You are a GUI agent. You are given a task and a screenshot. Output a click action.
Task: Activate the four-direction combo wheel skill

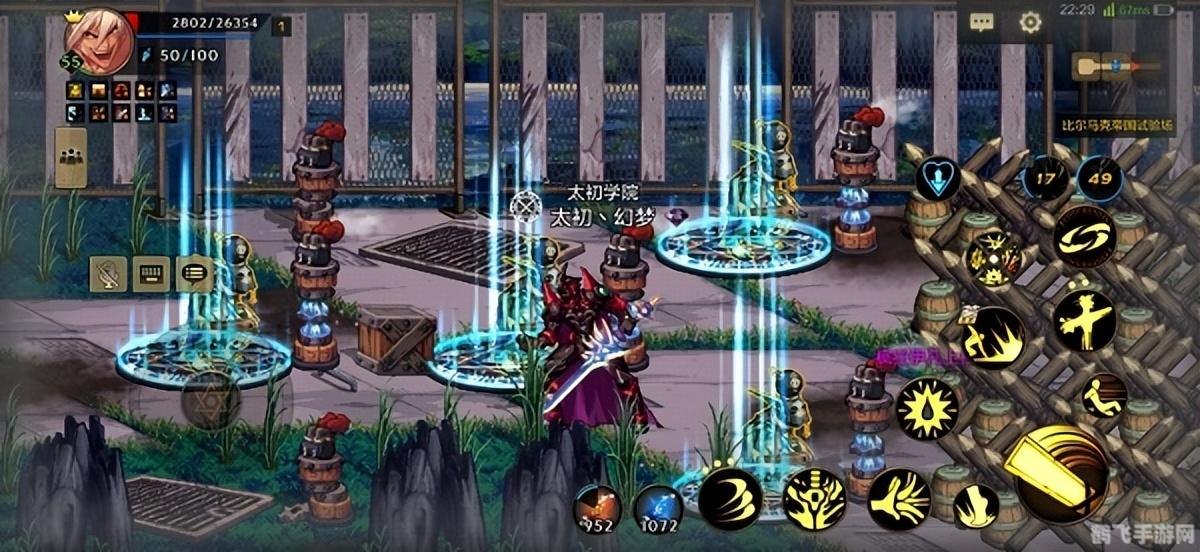pyautogui.click(x=994, y=258)
